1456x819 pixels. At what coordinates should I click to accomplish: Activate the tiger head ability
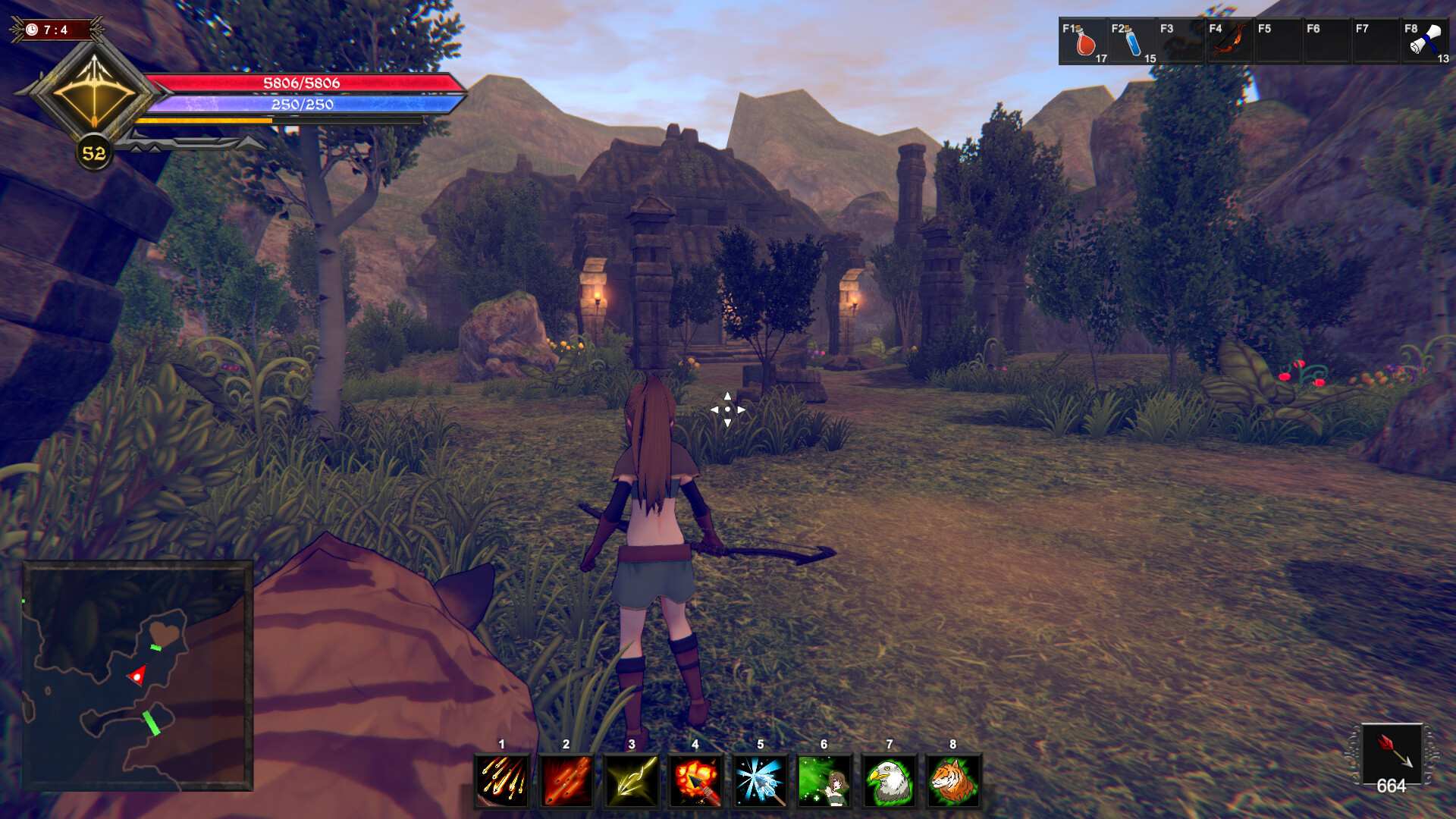click(953, 780)
